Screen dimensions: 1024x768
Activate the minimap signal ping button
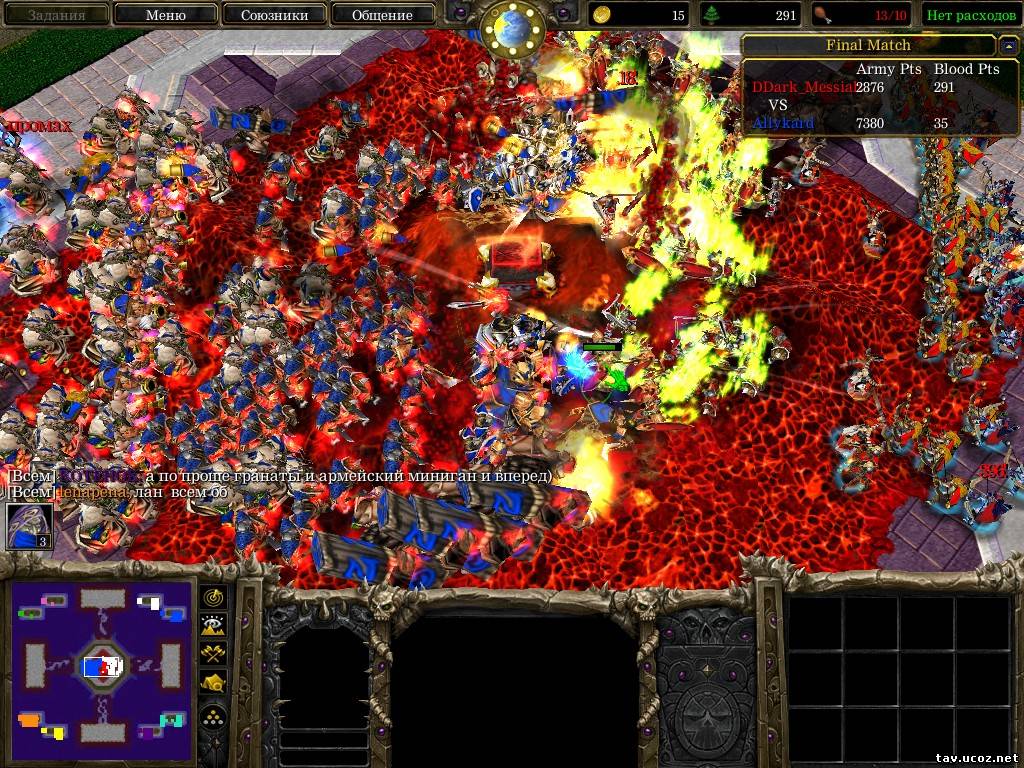point(214,597)
